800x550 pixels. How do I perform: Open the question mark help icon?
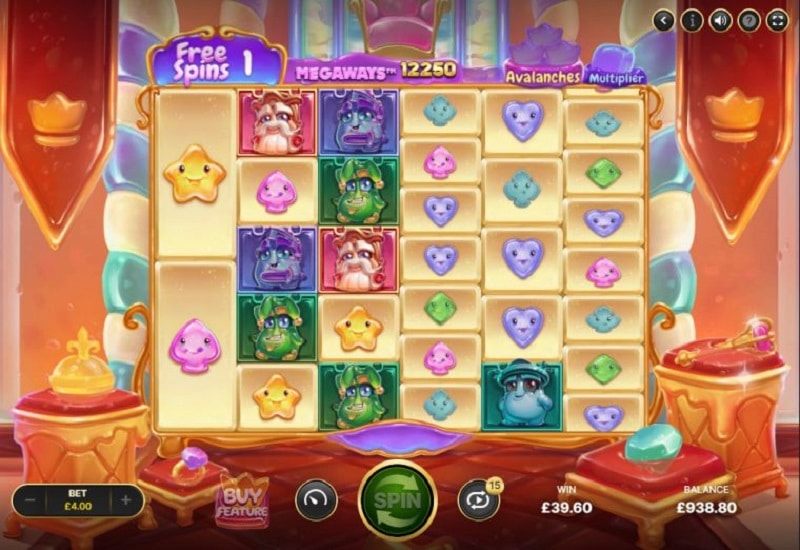(748, 20)
